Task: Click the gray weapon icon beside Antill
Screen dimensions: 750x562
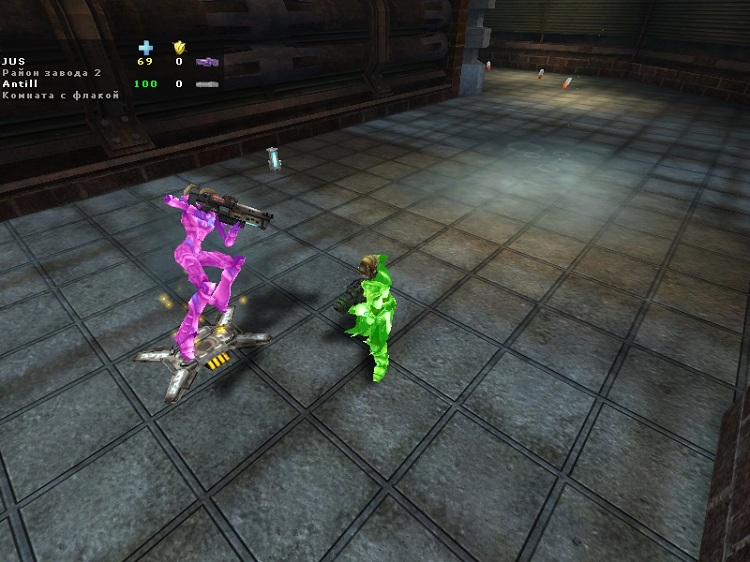Action: (207, 84)
